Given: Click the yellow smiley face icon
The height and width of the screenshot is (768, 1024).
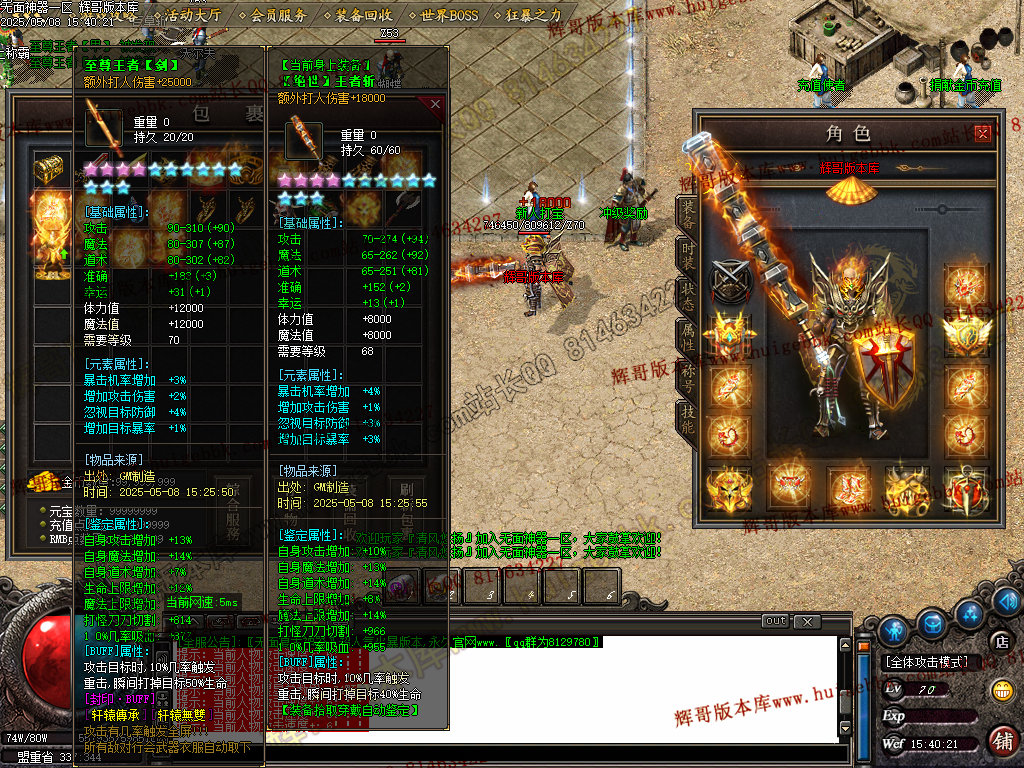Looking at the screenshot, I should [1000, 690].
